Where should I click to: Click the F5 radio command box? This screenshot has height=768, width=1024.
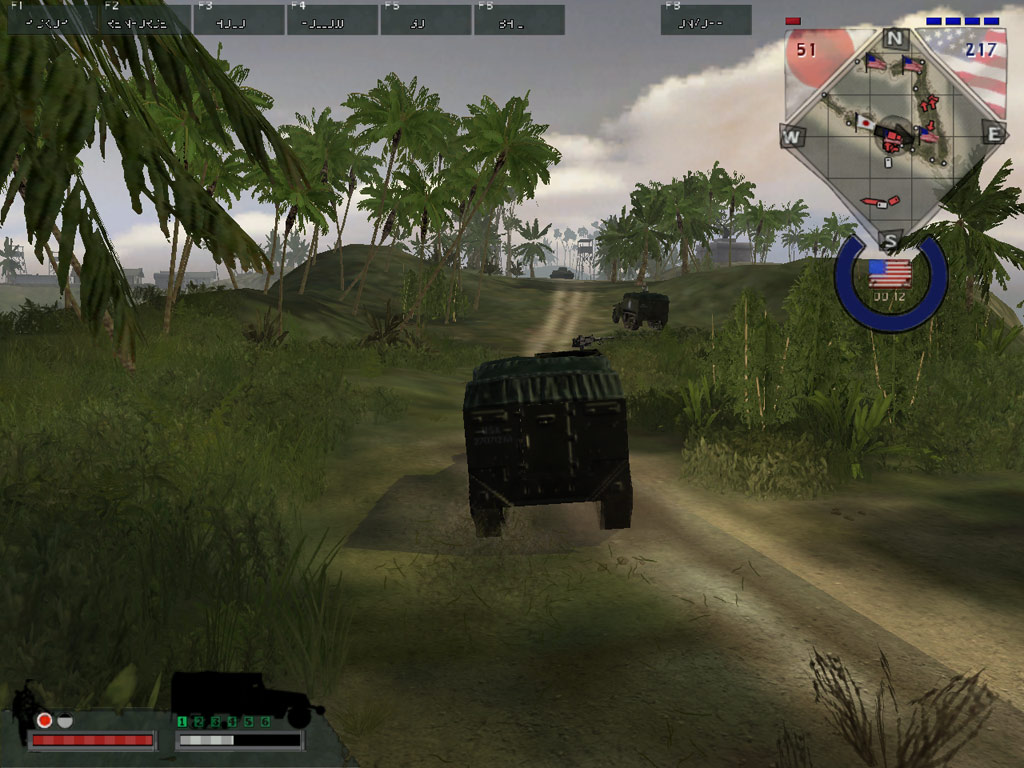[x=425, y=19]
